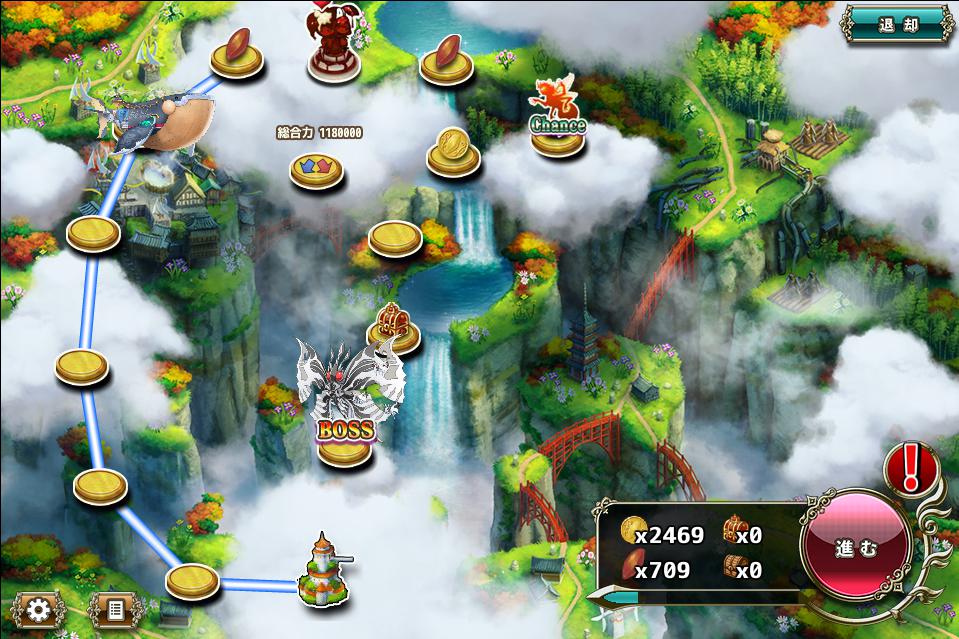Open the red exclamation mark alert
The height and width of the screenshot is (639, 959).
coord(909,467)
